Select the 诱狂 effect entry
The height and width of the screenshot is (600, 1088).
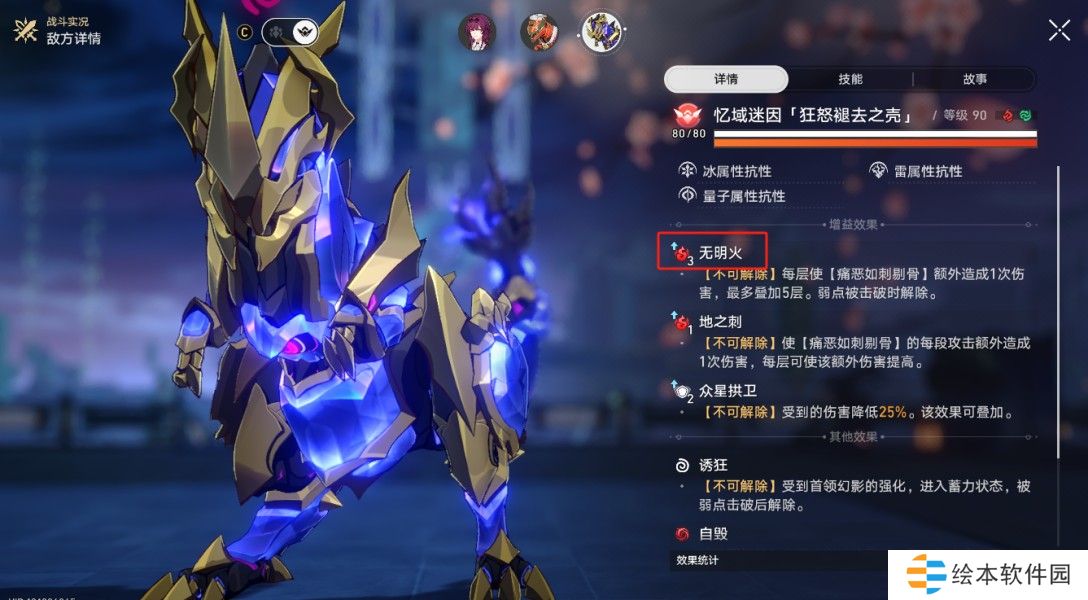[712, 465]
